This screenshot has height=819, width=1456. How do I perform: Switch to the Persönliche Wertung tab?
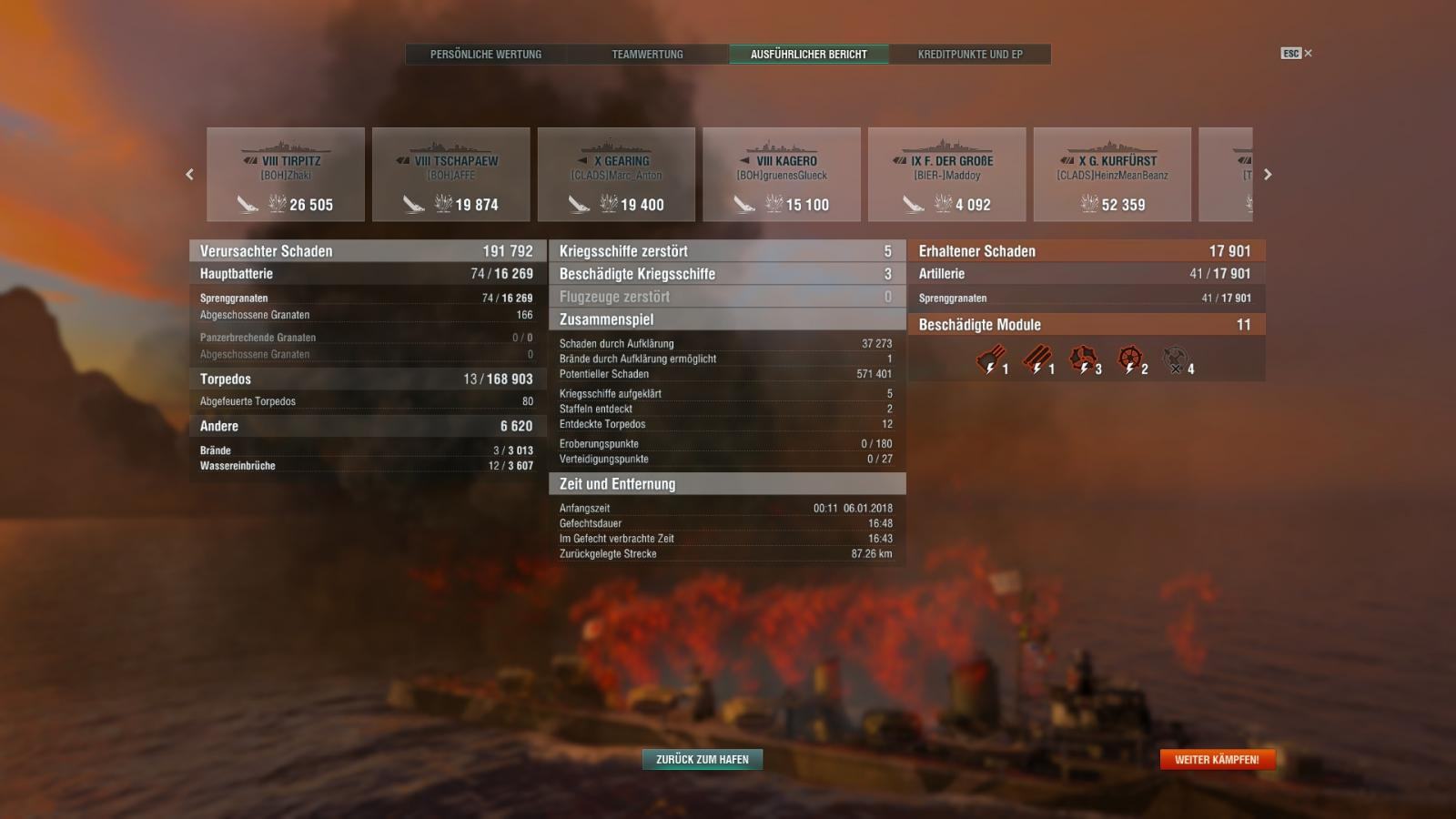click(x=486, y=55)
